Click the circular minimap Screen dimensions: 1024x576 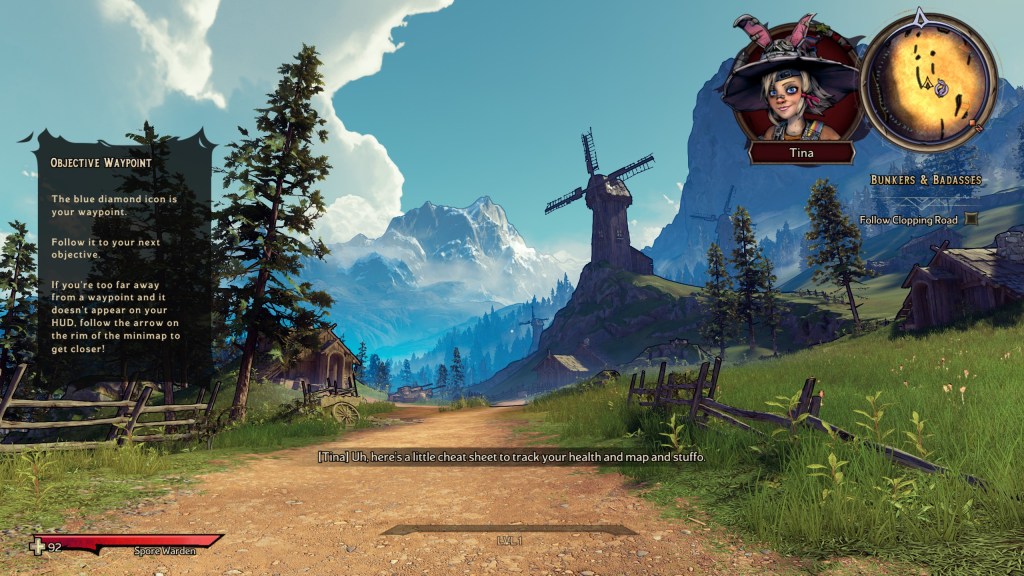pos(928,82)
